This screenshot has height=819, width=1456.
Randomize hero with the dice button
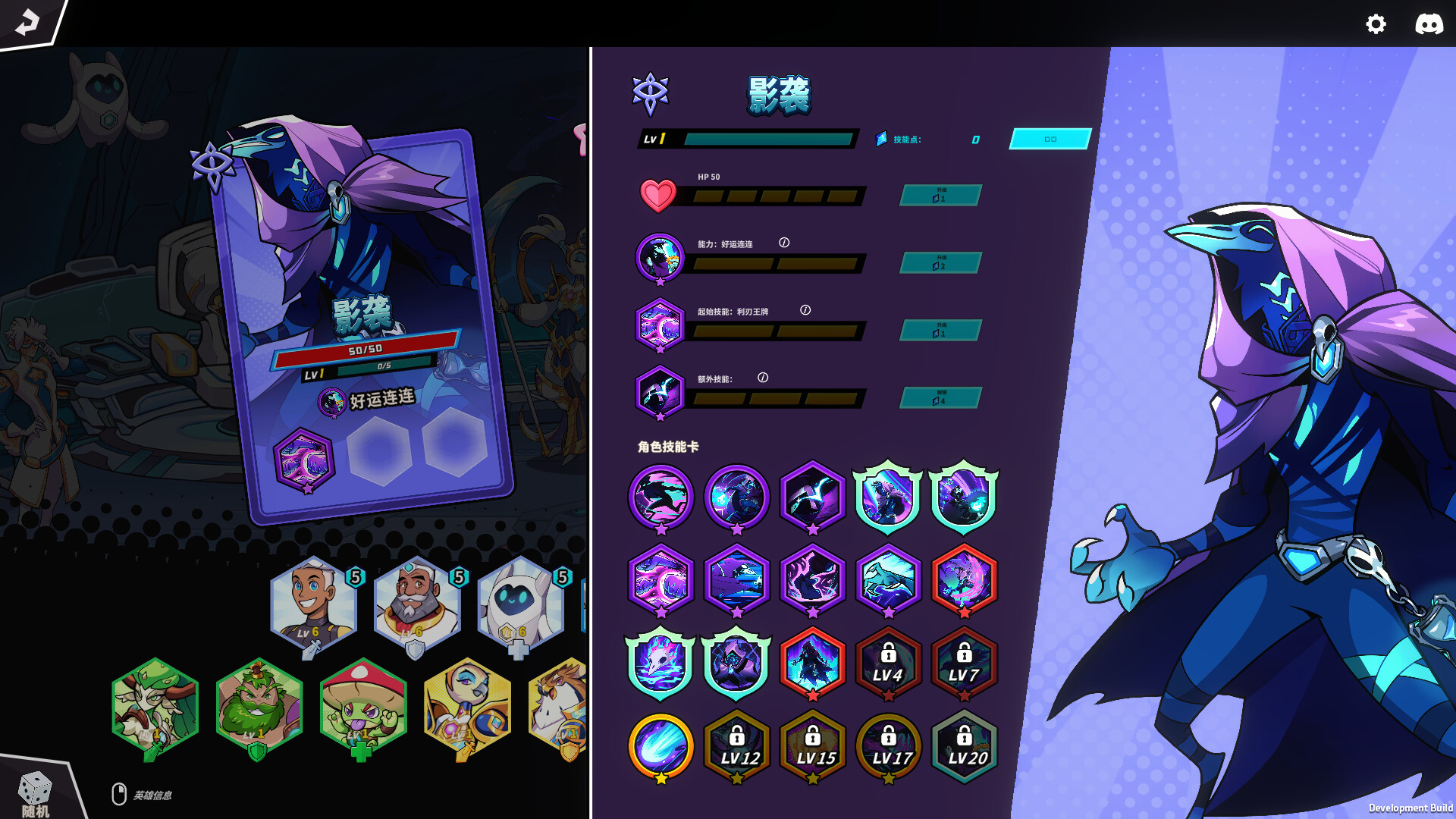pyautogui.click(x=35, y=792)
